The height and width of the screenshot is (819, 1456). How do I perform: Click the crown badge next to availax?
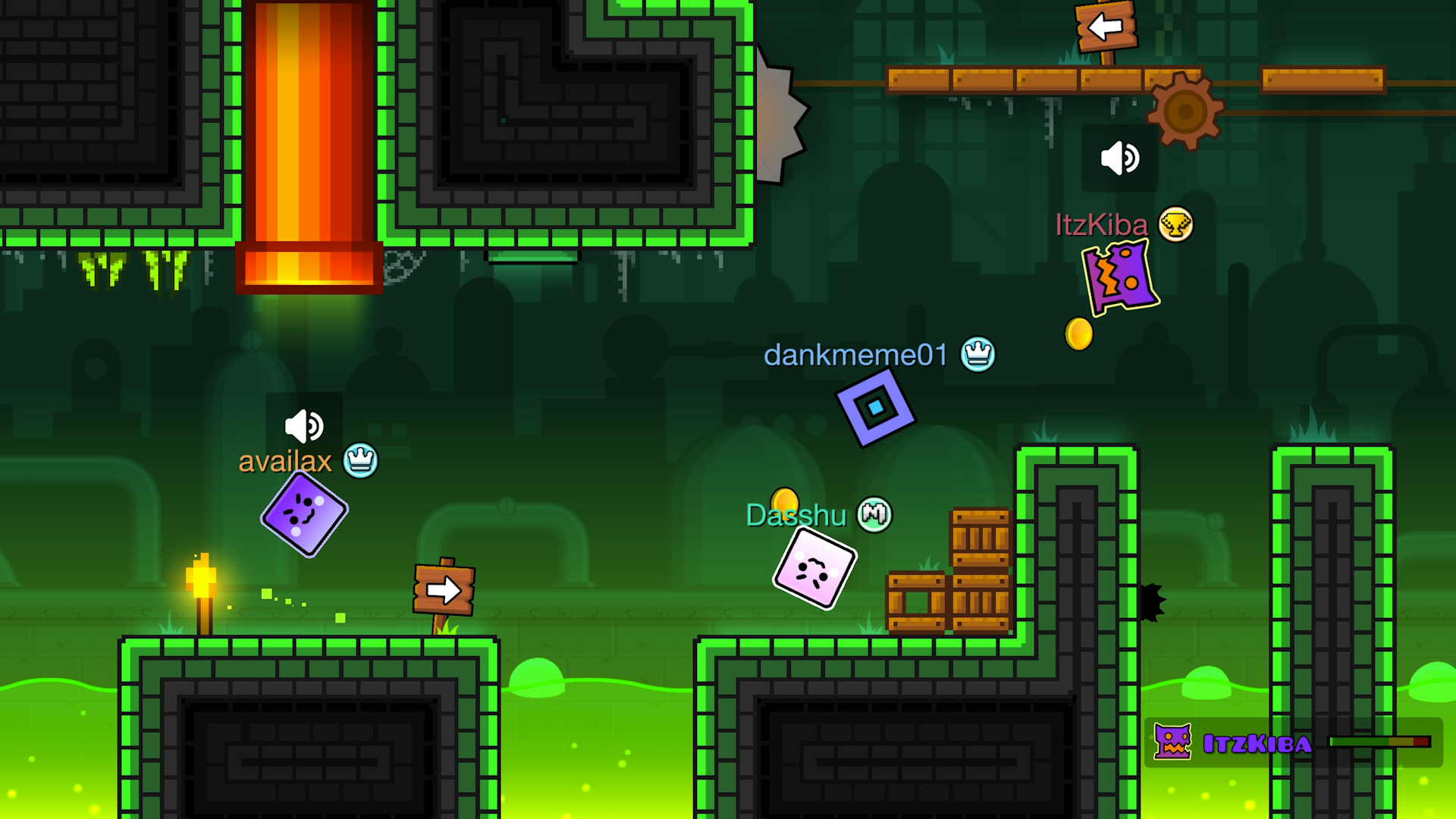[x=361, y=461]
